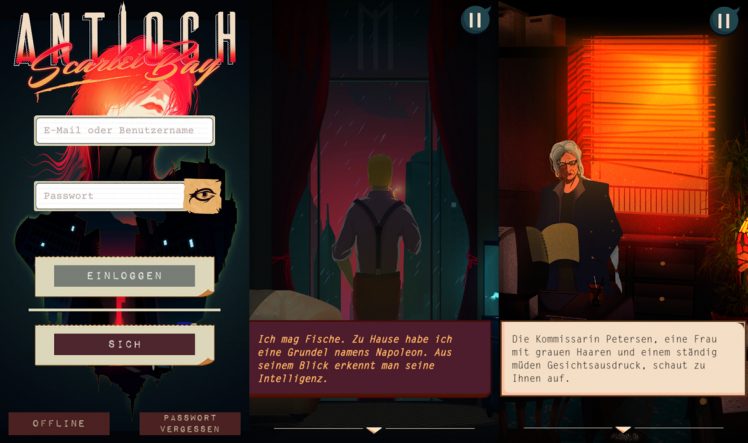Pause the Kommissarin Petersen scene
Image resolution: width=748 pixels, height=443 pixels.
click(724, 20)
